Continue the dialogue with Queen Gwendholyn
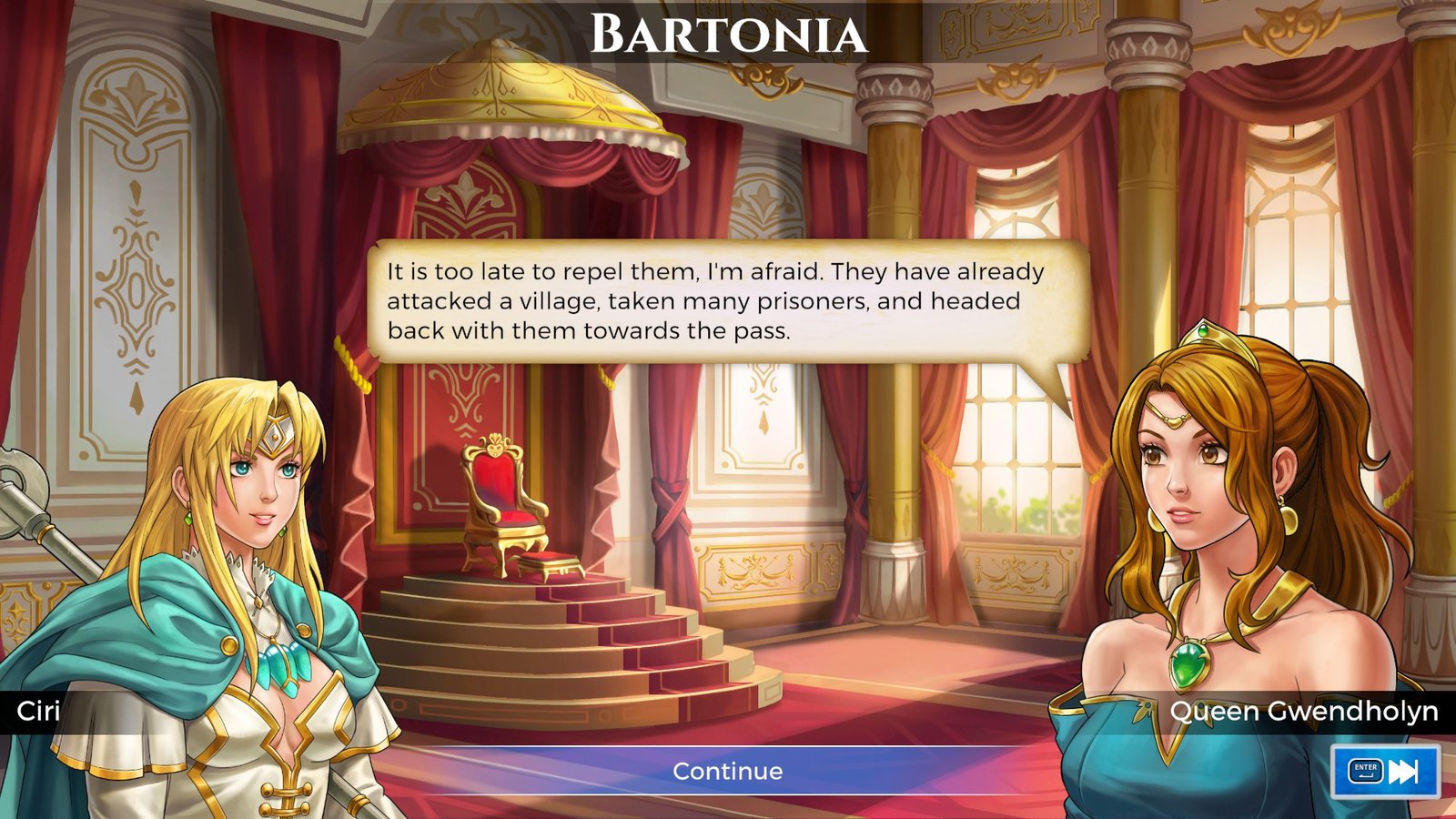The height and width of the screenshot is (819, 1456). pos(727,771)
